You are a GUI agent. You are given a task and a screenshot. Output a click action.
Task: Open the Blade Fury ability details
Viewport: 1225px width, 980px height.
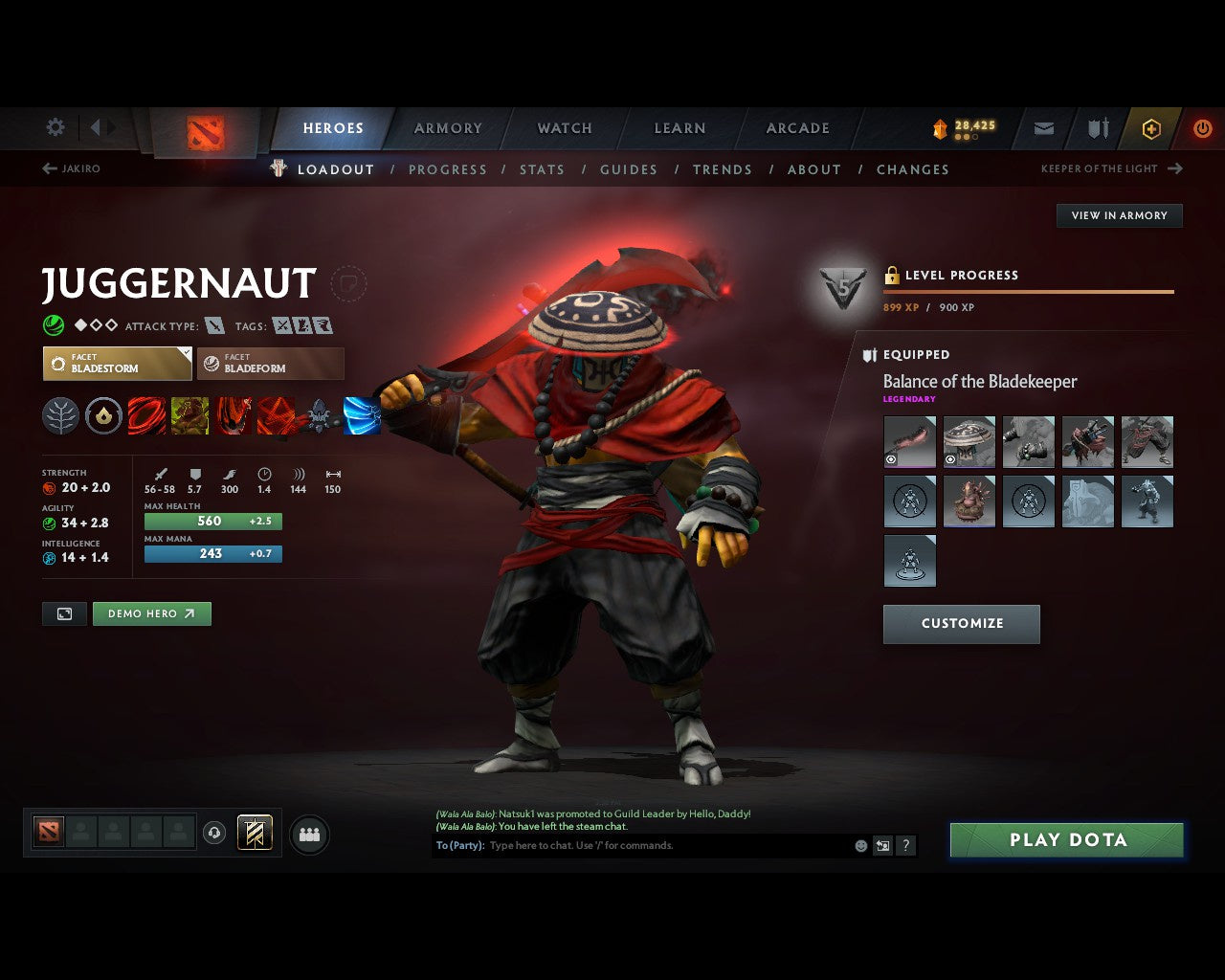tap(146, 415)
